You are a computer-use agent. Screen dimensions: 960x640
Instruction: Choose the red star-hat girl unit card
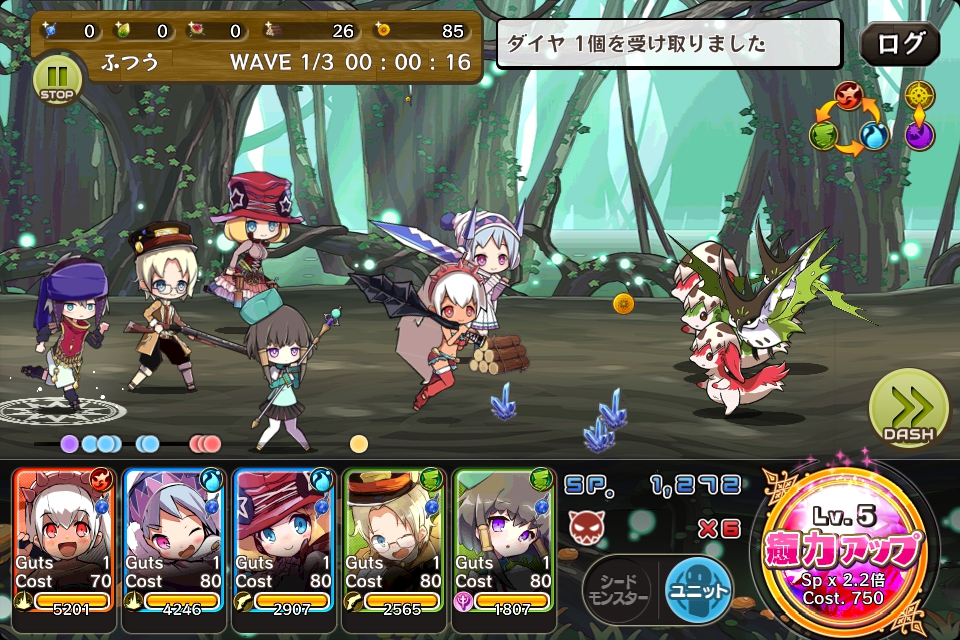(x=285, y=540)
